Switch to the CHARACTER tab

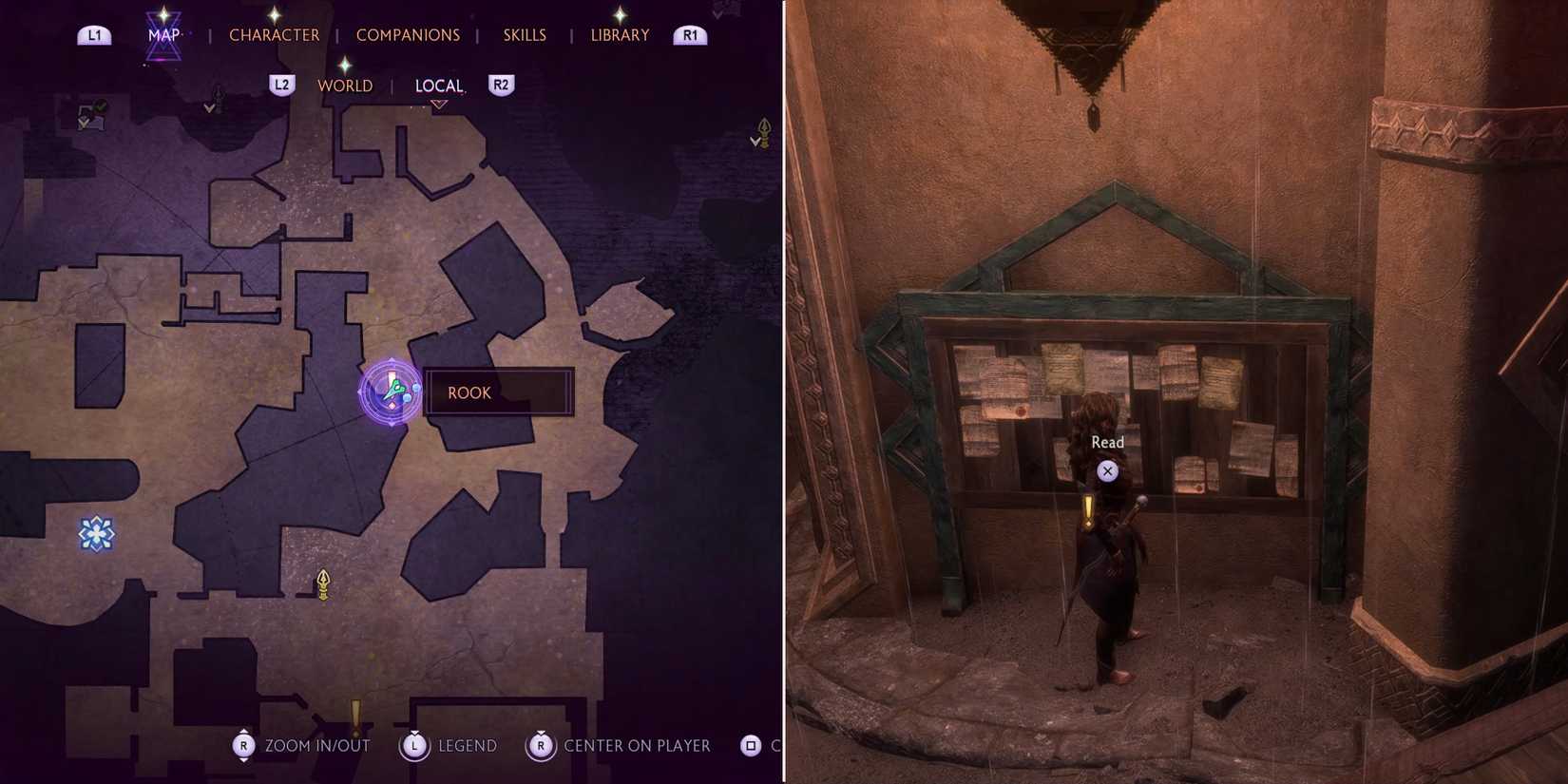click(x=274, y=34)
